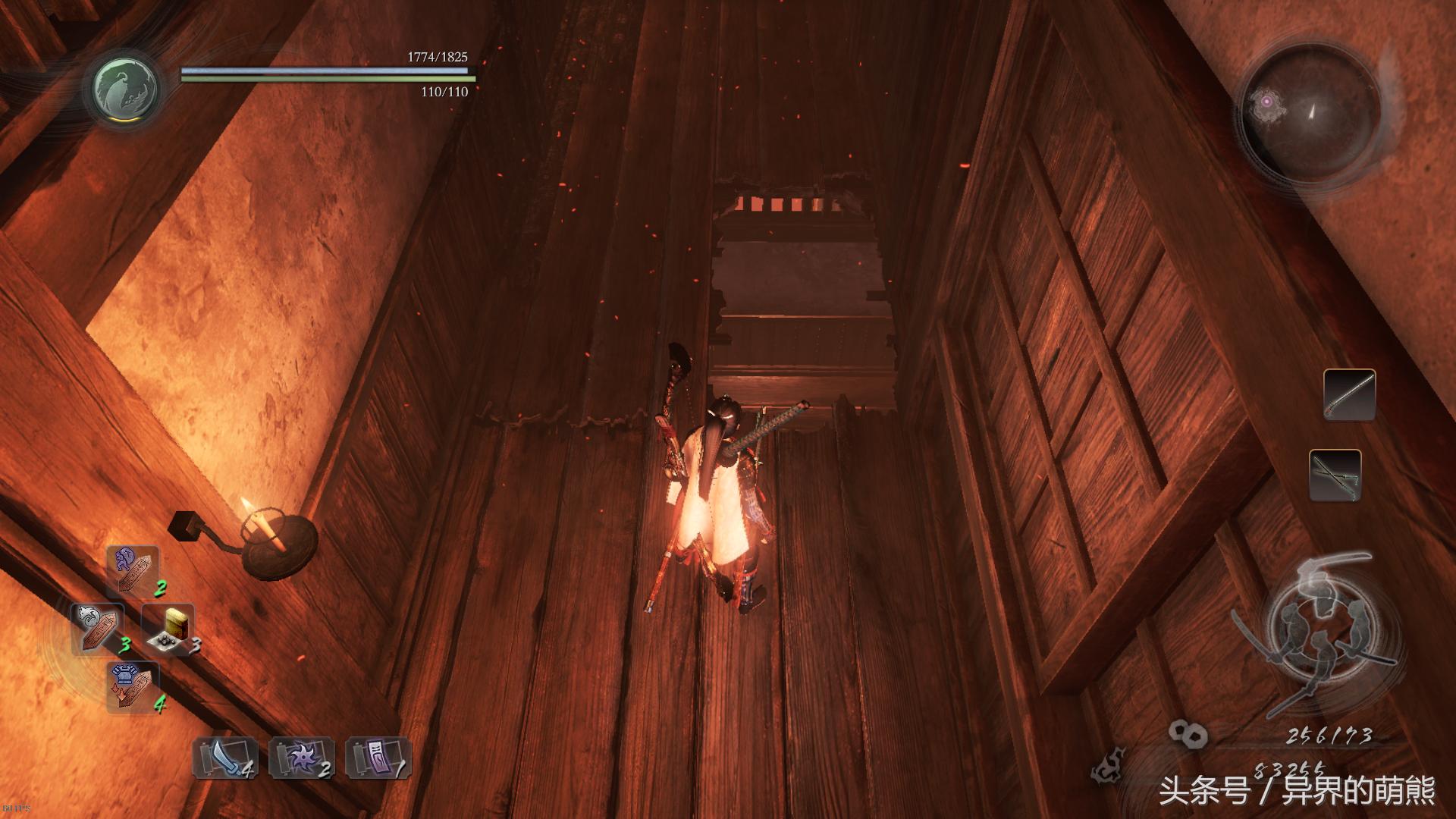The height and width of the screenshot is (819, 1456).
Task: Activate the purple paper talisman scroll
Action: click(x=377, y=758)
